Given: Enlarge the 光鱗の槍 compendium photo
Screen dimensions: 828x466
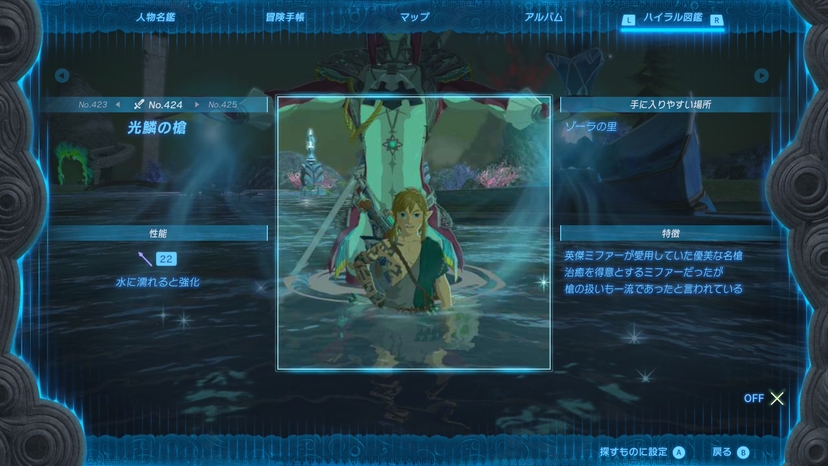Looking at the screenshot, I should coord(413,233).
